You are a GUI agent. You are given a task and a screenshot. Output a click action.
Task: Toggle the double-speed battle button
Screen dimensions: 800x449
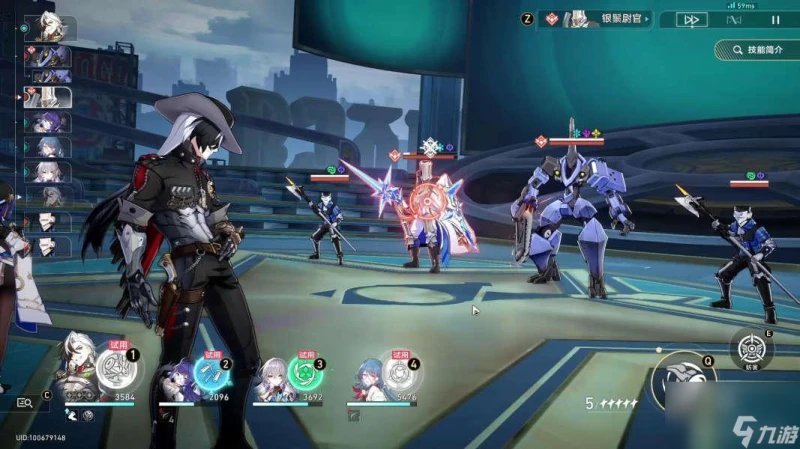[x=690, y=19]
